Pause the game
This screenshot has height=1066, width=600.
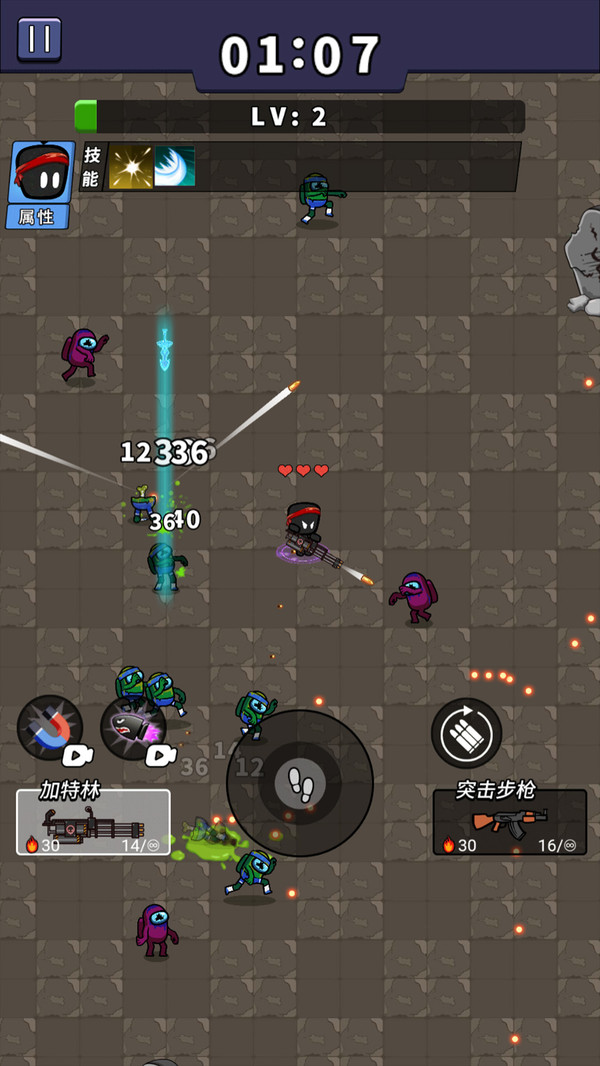pos(39,39)
